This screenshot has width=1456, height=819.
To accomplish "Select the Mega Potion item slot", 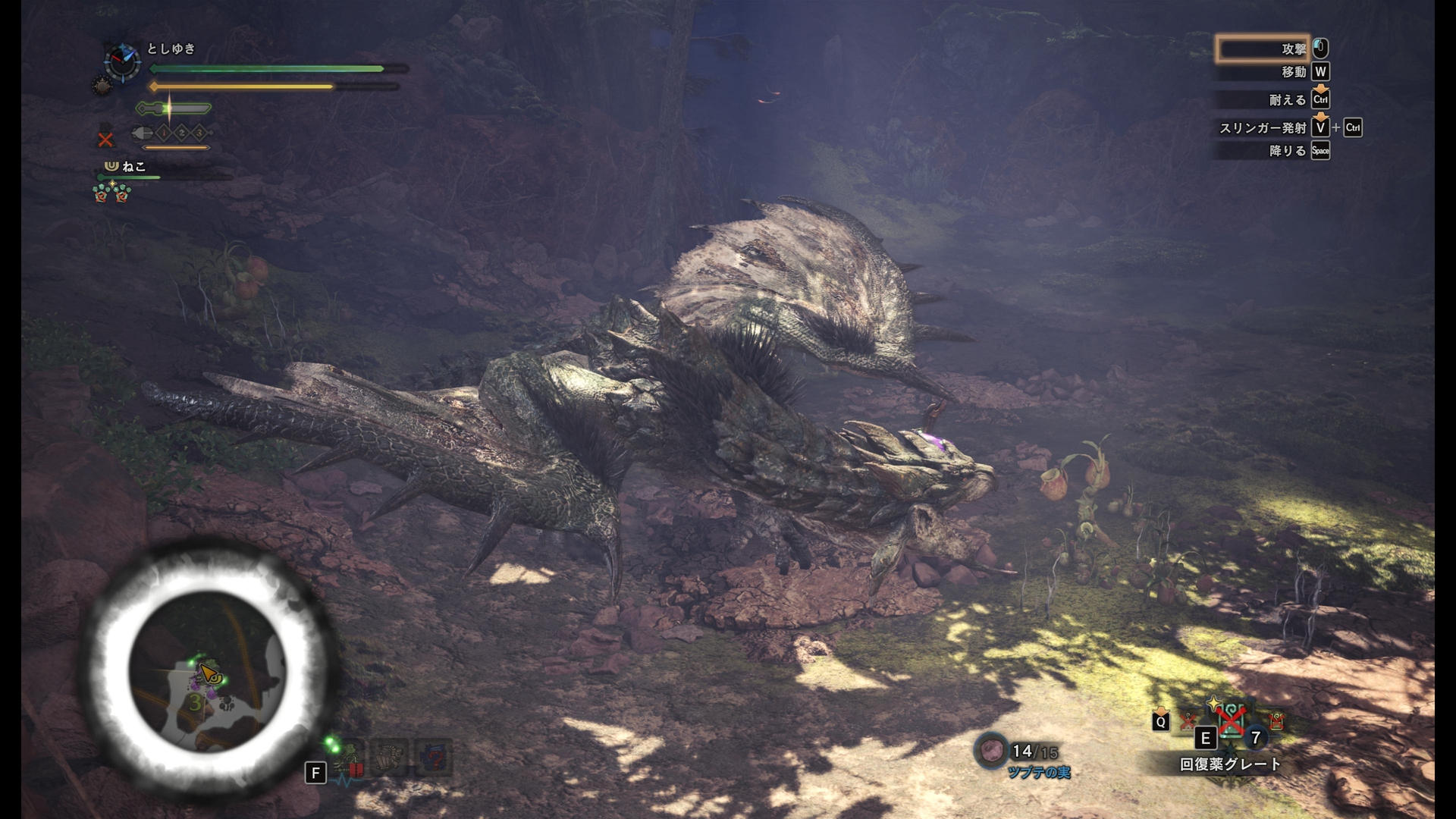I will pyautogui.click(x=1231, y=719).
